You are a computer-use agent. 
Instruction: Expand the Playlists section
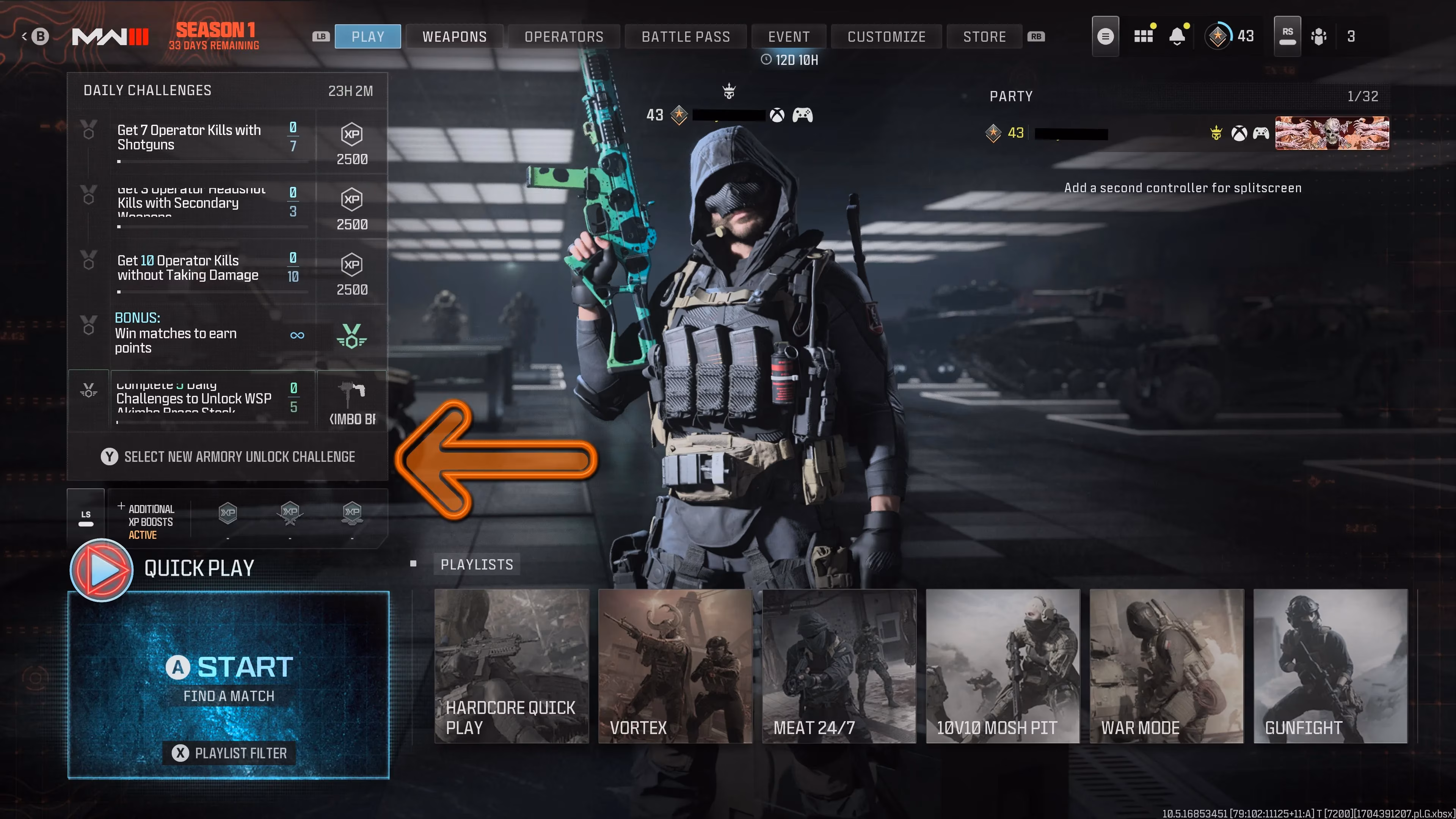477,563
